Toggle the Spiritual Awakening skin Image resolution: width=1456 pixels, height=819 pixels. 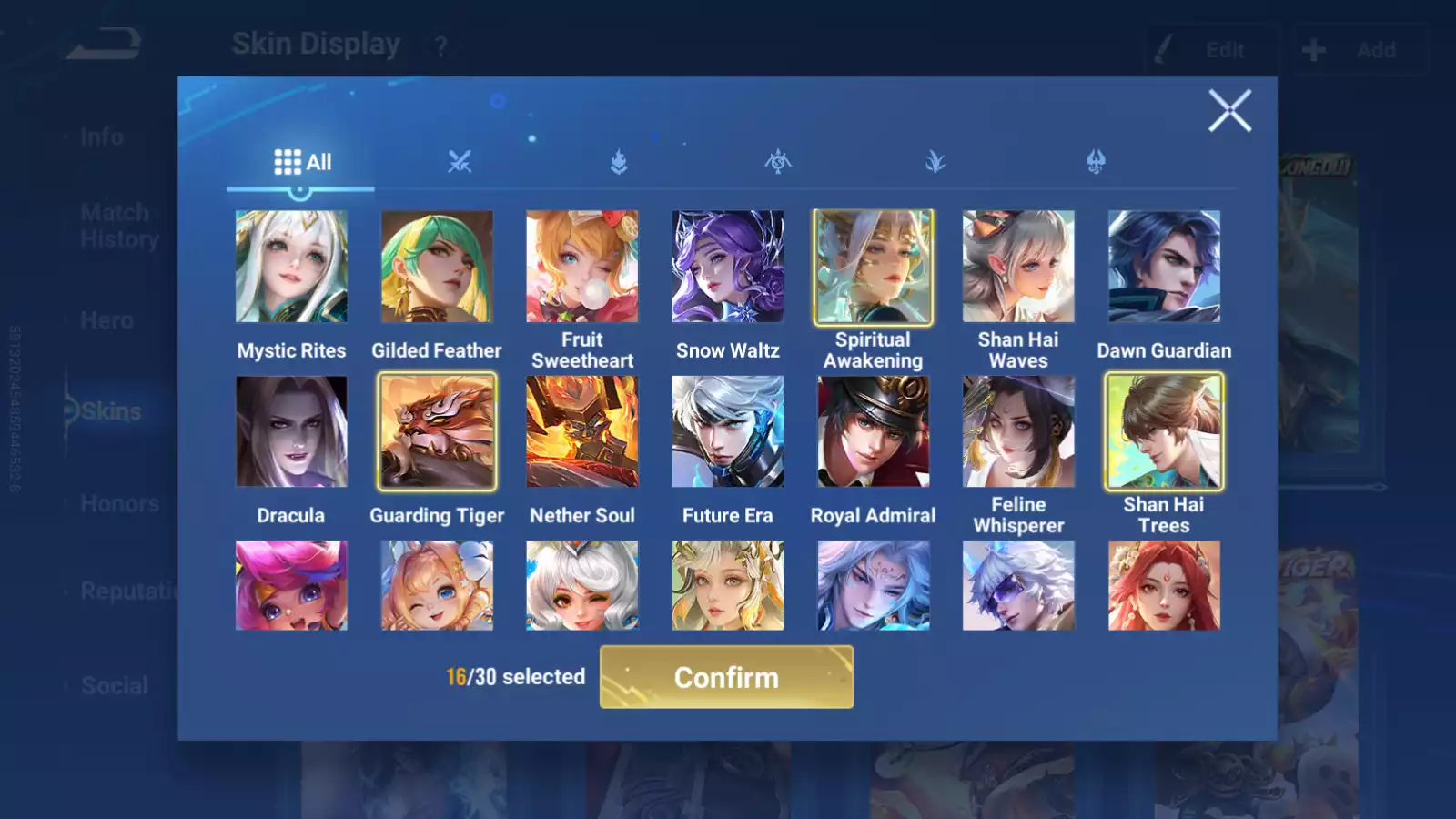click(873, 267)
